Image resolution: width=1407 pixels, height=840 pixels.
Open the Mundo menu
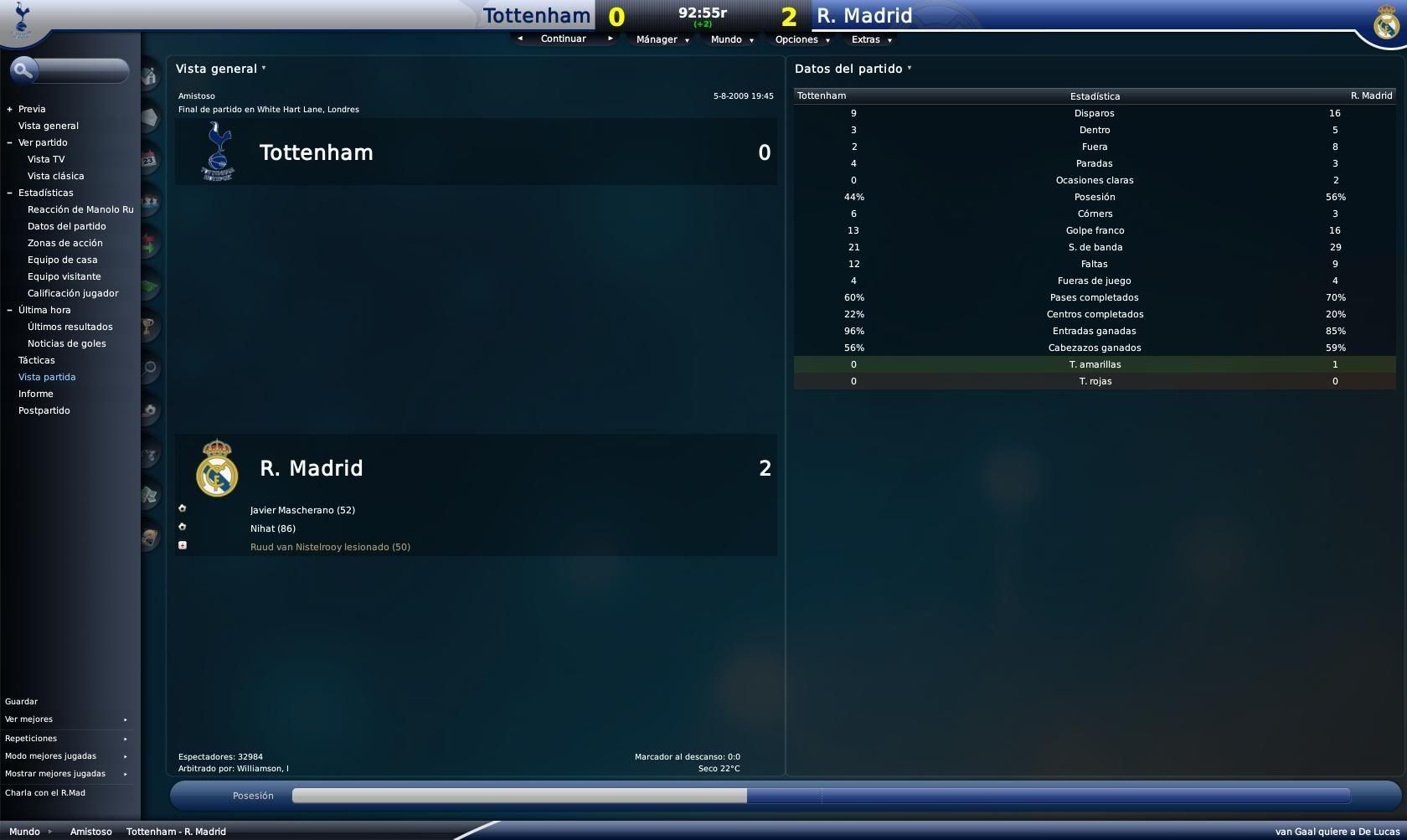coord(731,39)
